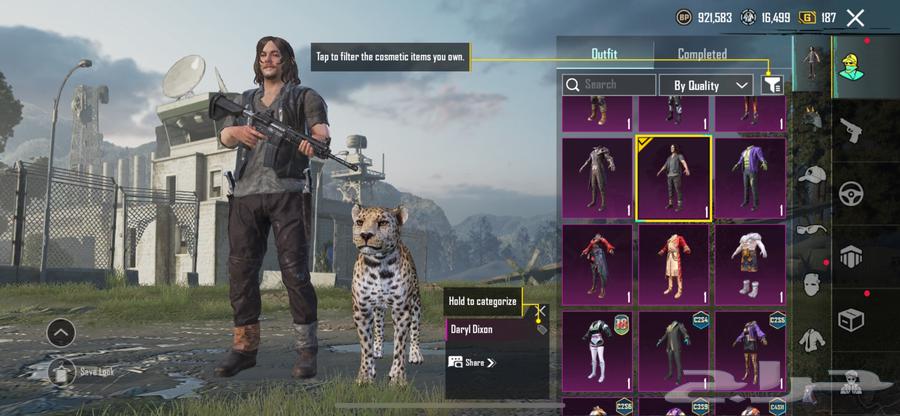
Task: Select the character avatar with yellow hat
Action: pyautogui.click(x=851, y=66)
